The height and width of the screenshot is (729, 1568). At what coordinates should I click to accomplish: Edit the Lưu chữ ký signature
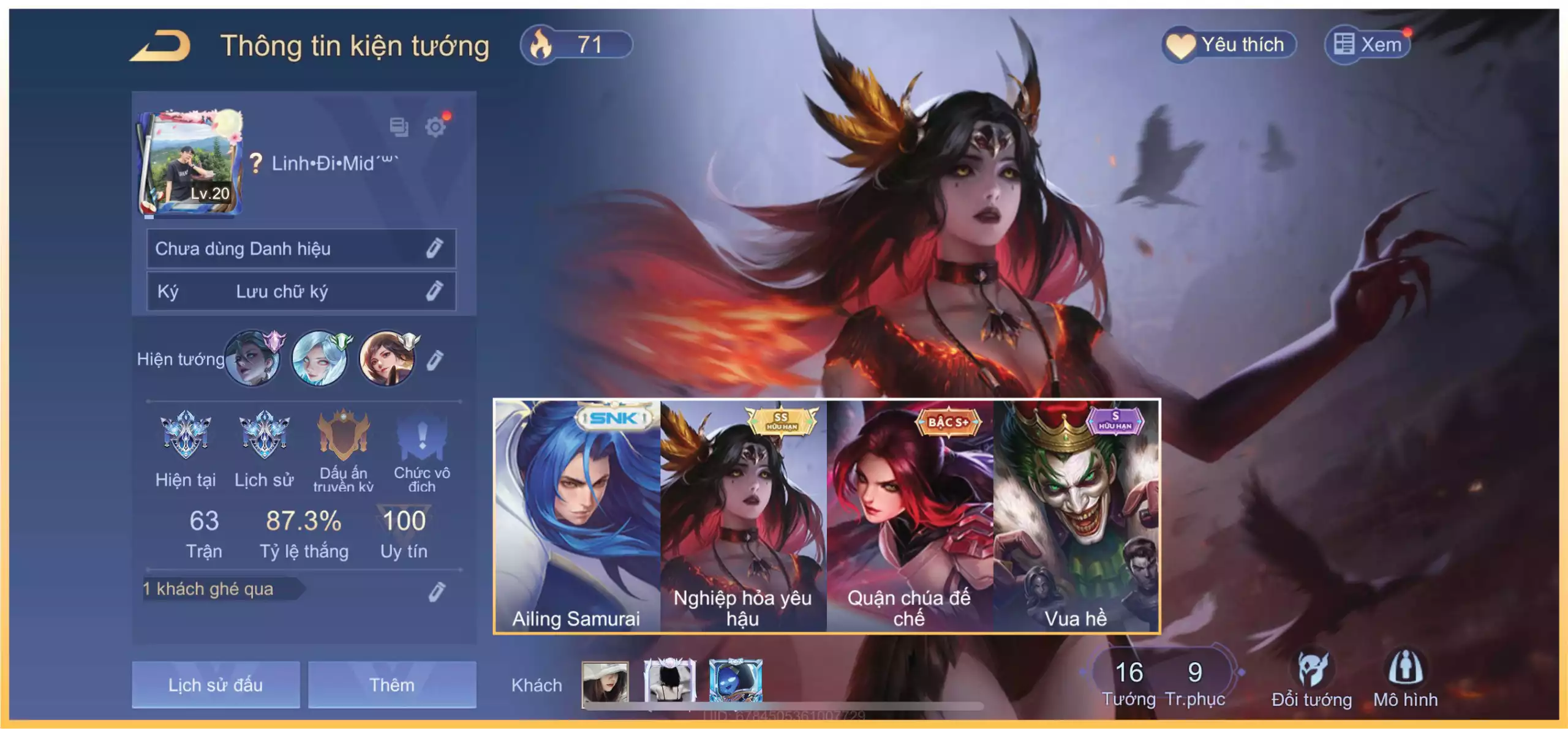tap(434, 291)
